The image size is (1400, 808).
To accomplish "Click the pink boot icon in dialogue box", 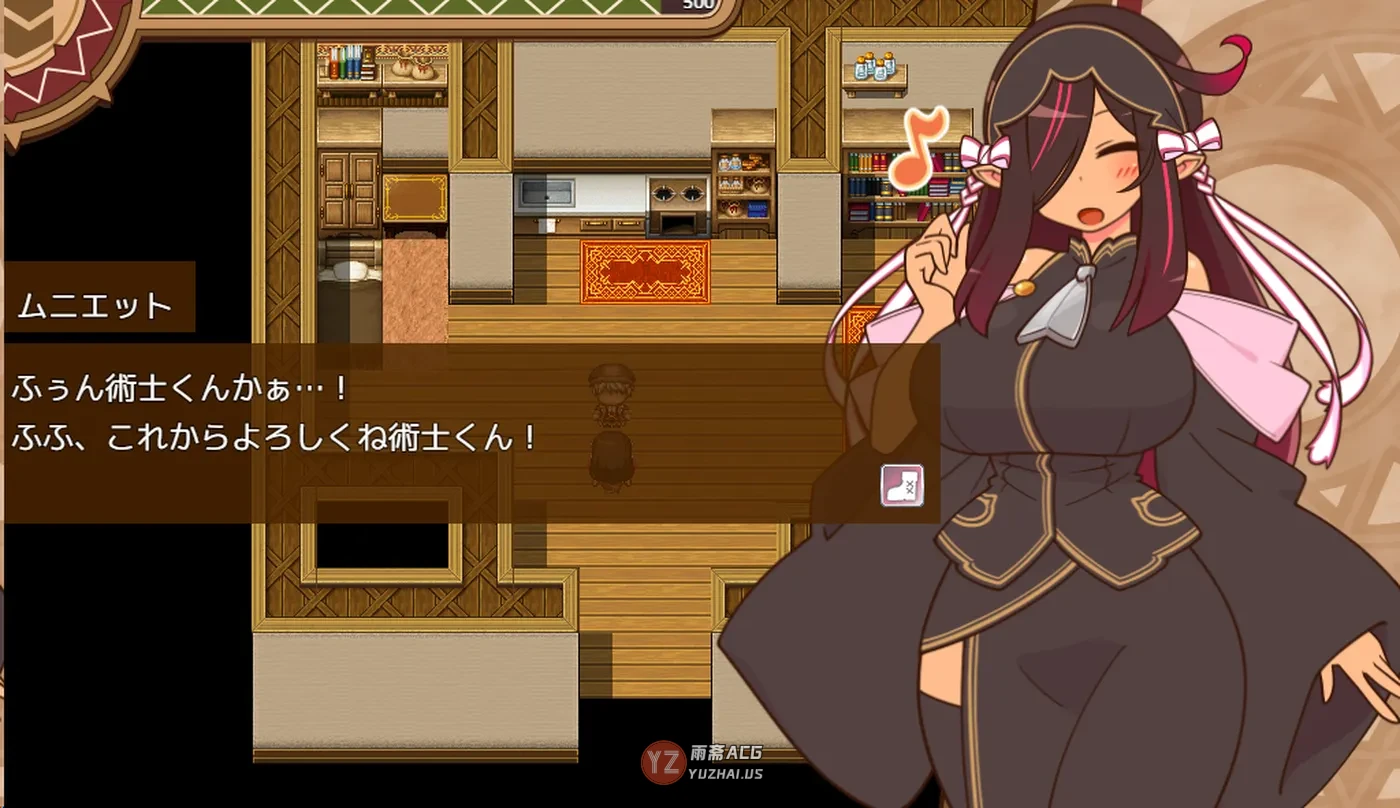I will [901, 485].
